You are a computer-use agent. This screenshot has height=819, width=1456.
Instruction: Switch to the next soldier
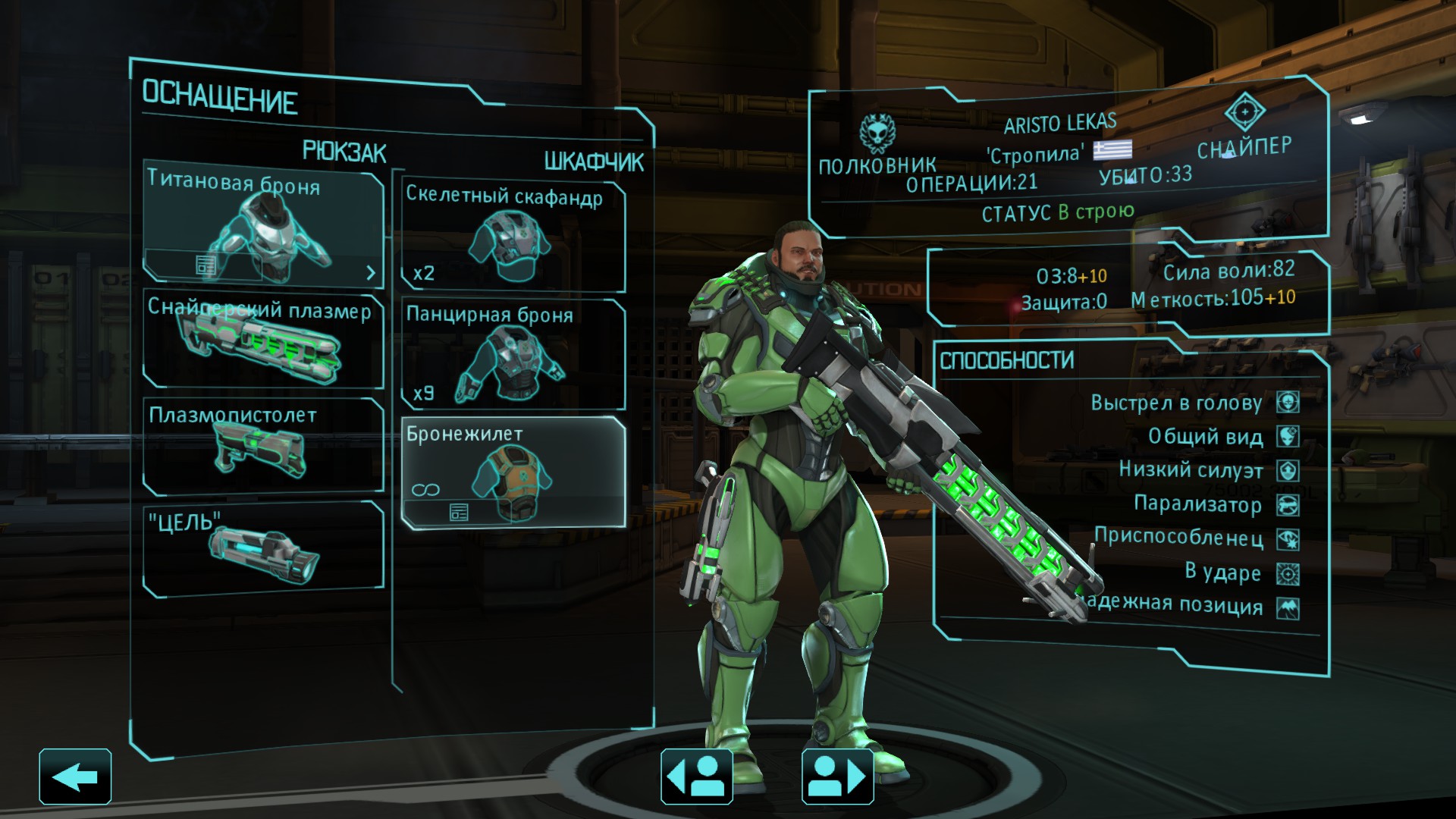[837, 777]
